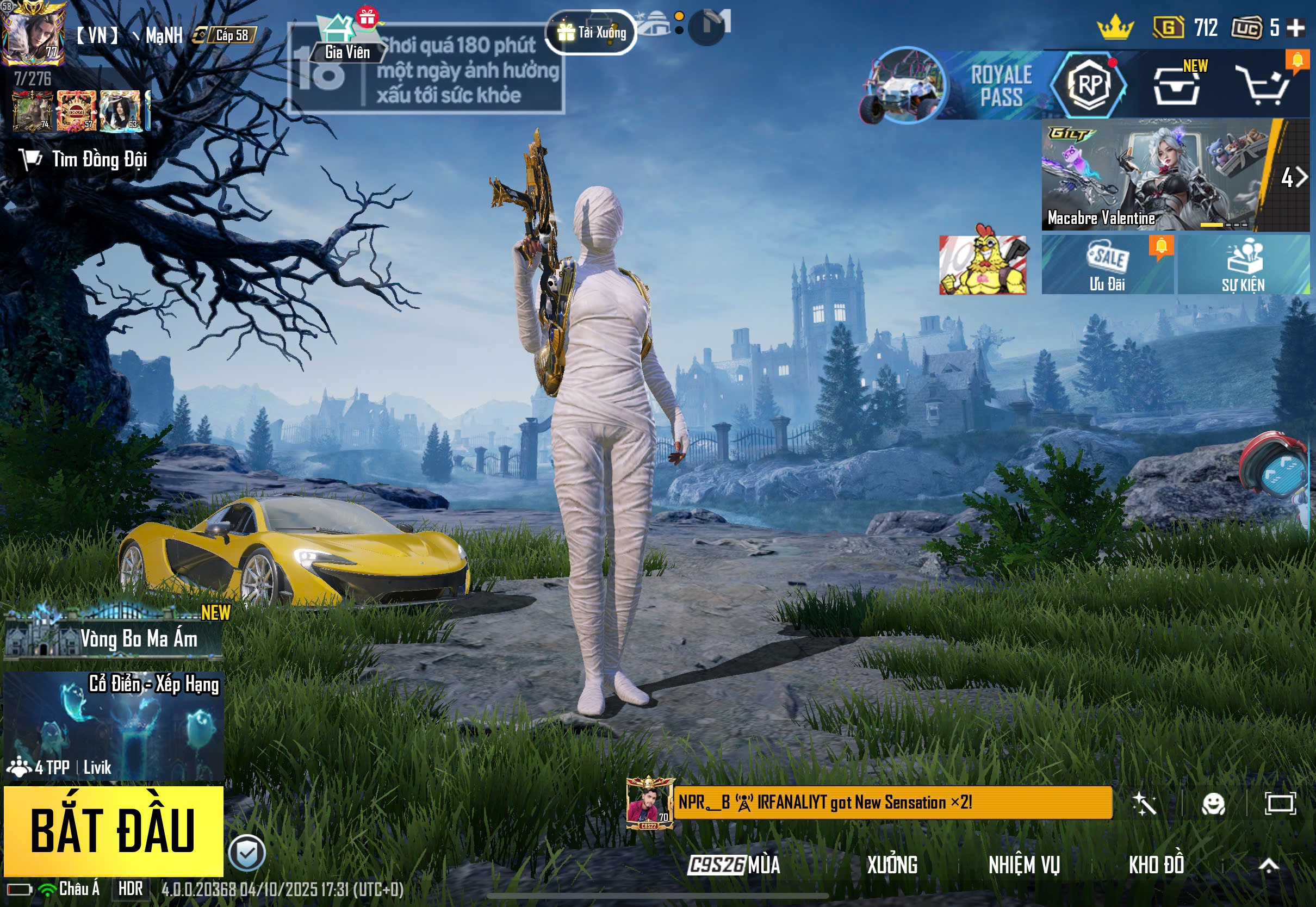Open KHO ĐỒ inventory
This screenshot has width=1316, height=907.
[1156, 865]
